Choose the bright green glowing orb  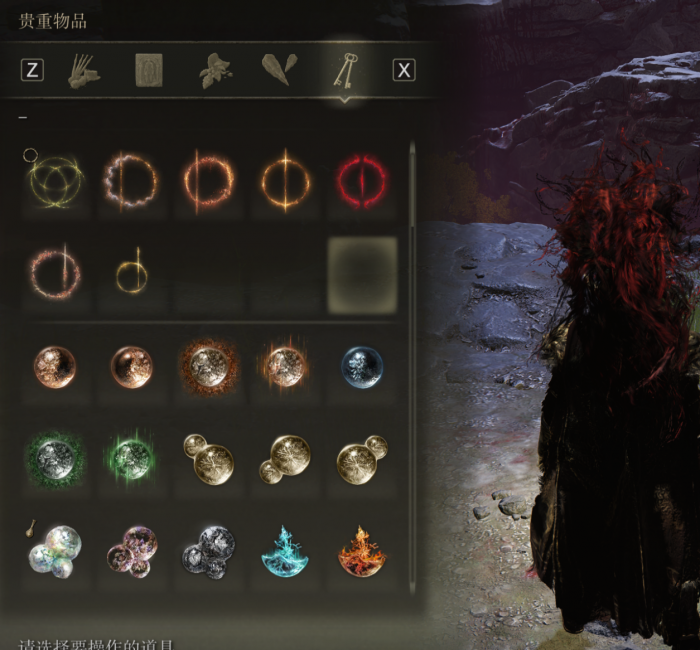(131, 460)
